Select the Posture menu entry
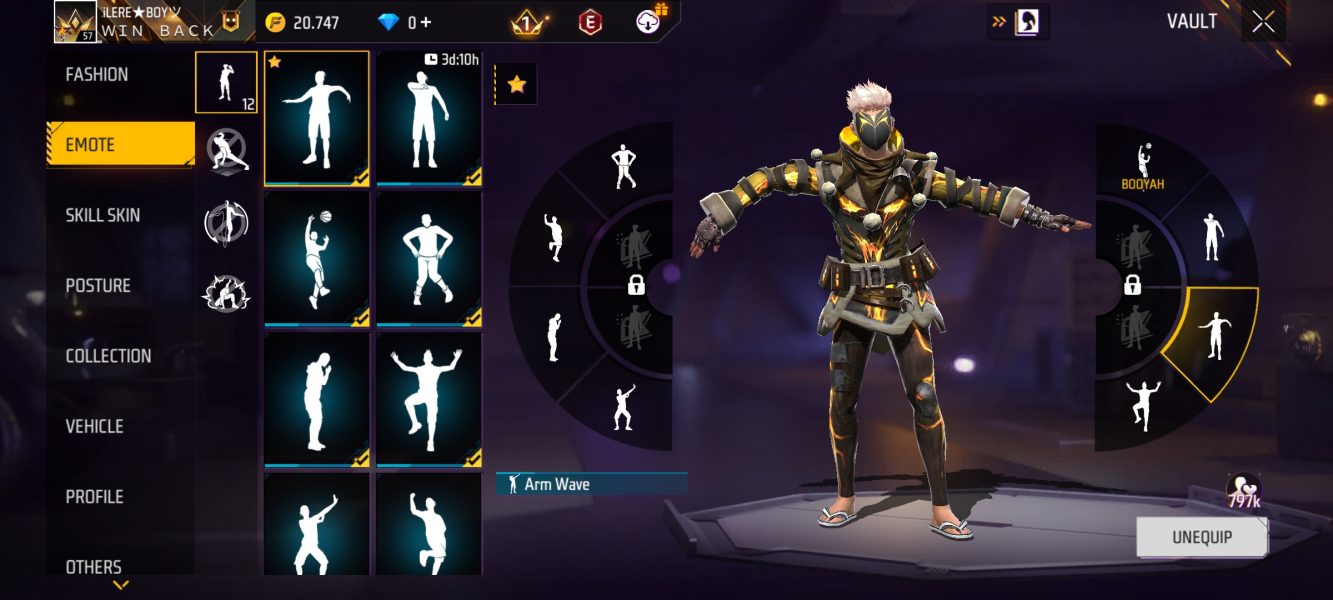This screenshot has width=1333, height=600. pyautogui.click(x=98, y=286)
